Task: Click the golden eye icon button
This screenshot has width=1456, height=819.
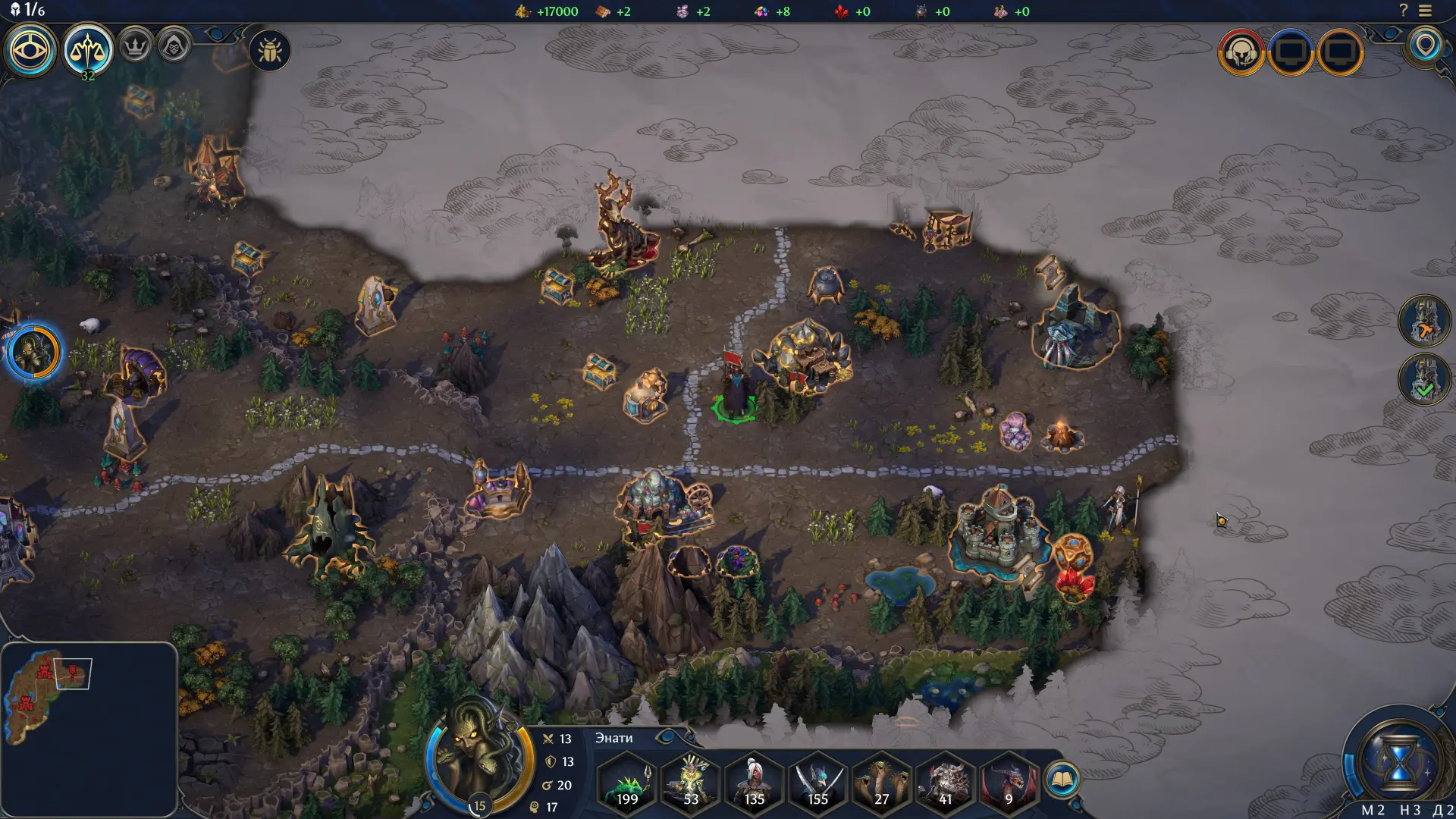Action: 30,51
